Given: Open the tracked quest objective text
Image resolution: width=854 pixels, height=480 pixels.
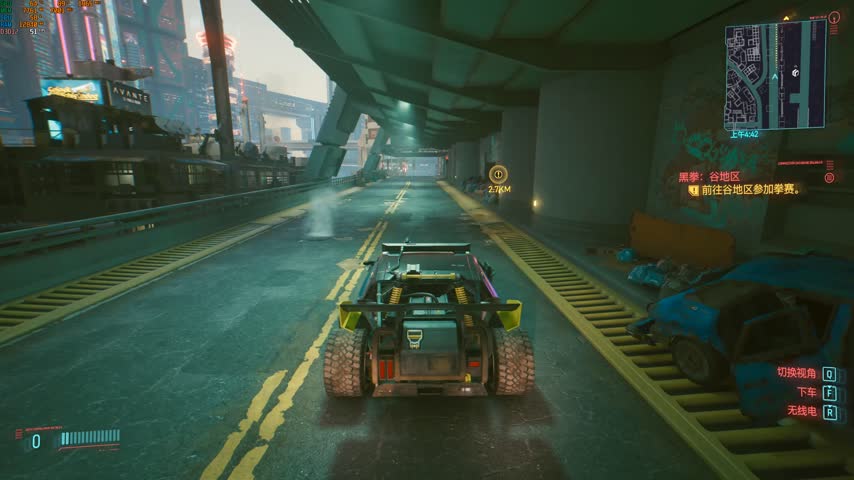Looking at the screenshot, I should 750,189.
